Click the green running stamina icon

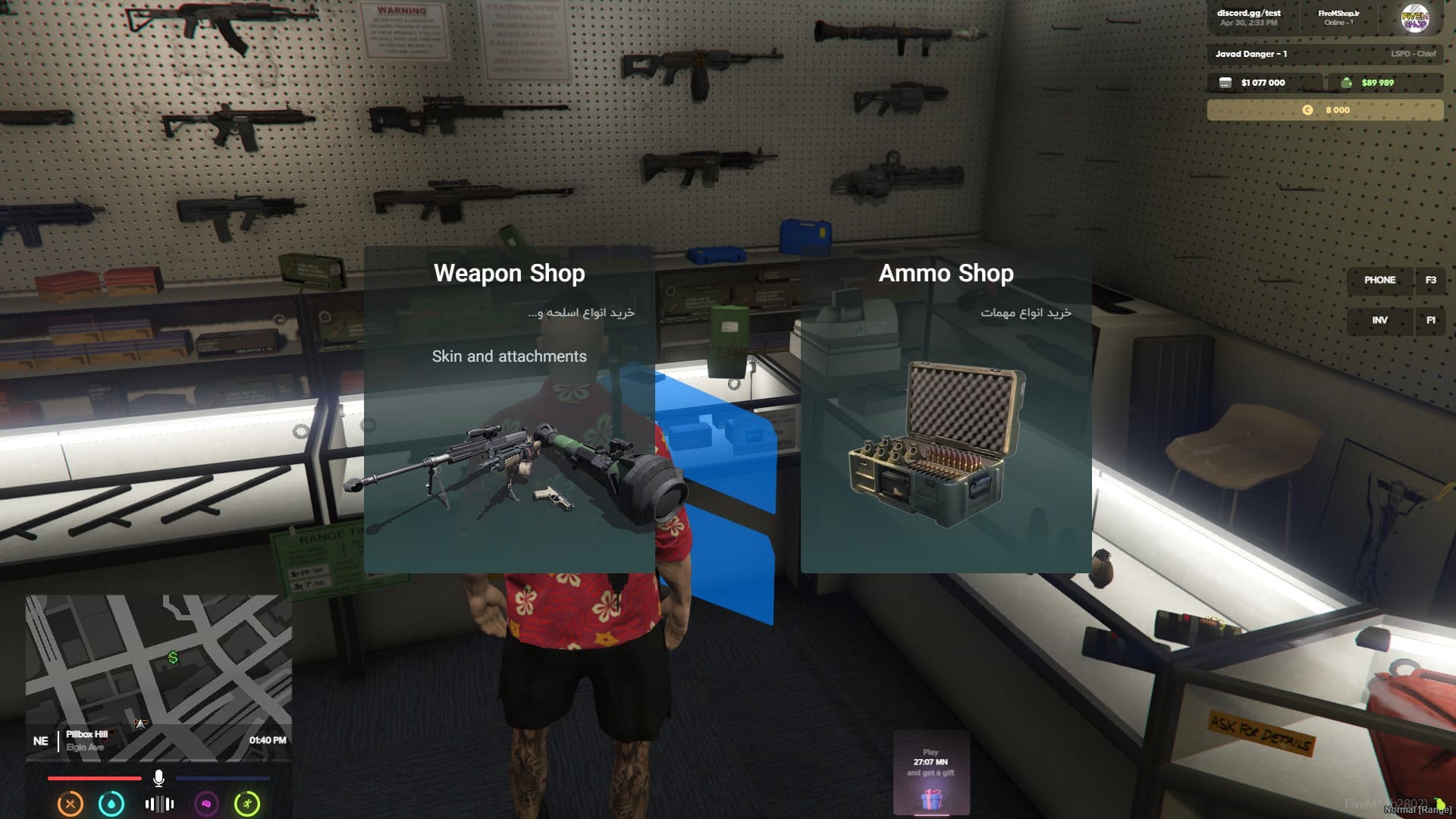click(x=247, y=804)
